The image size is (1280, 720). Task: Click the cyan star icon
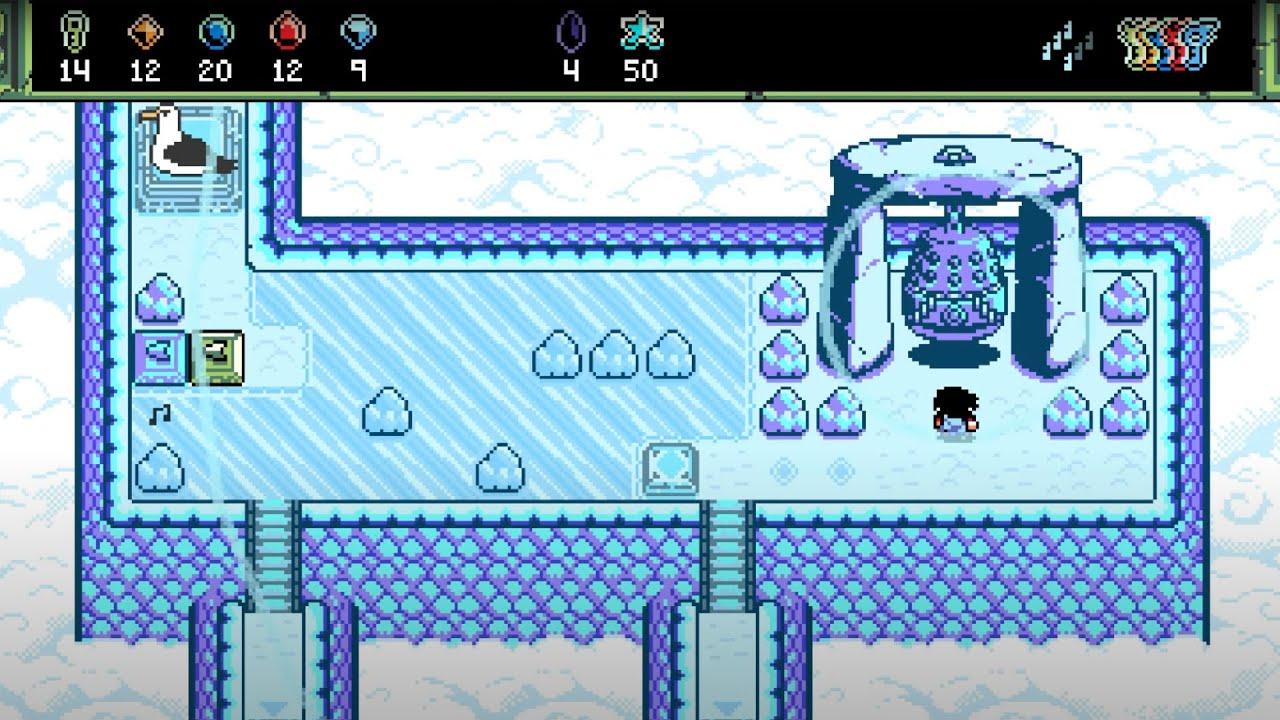click(639, 32)
